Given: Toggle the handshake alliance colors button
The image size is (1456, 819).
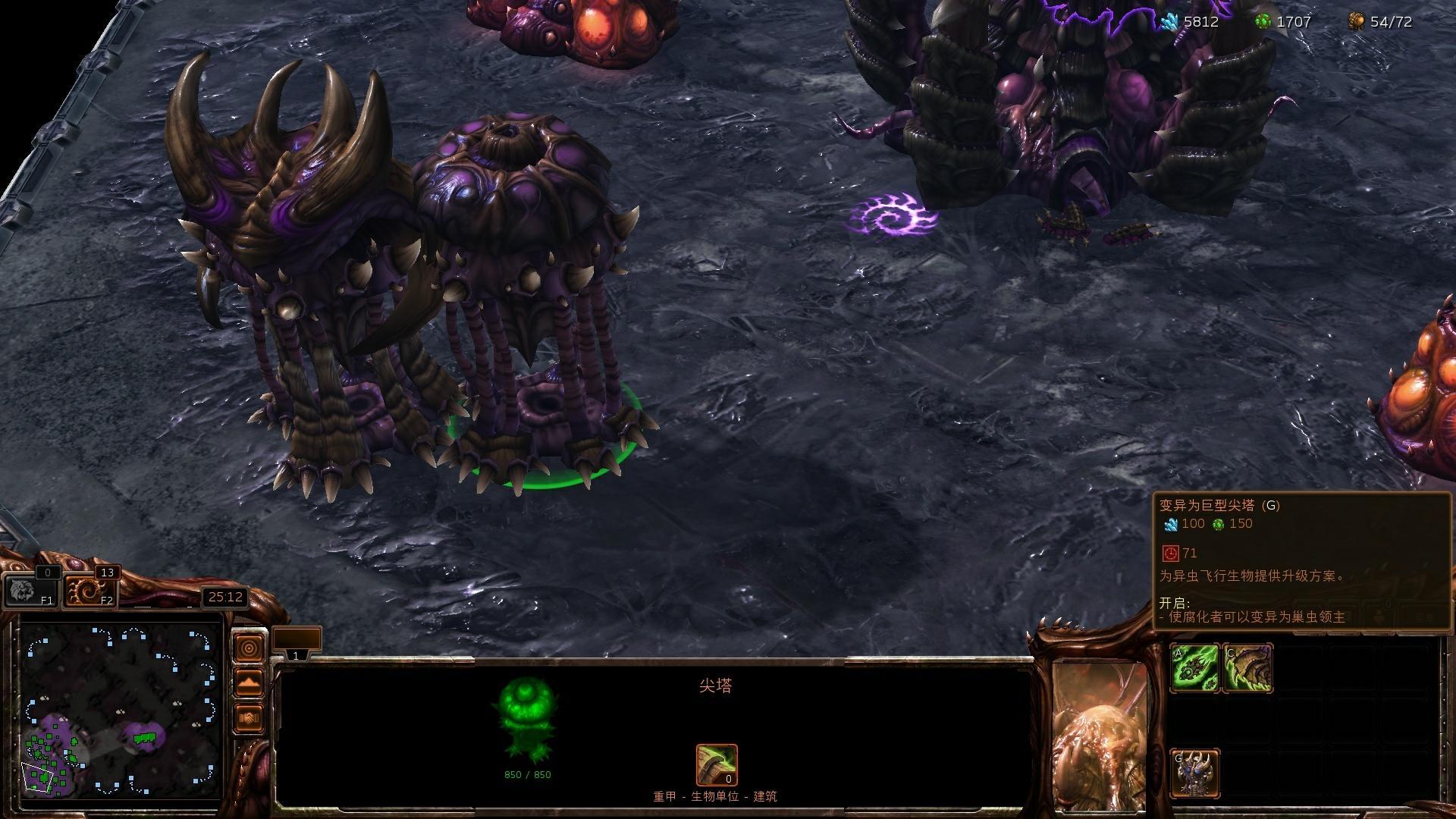Looking at the screenshot, I should [249, 717].
